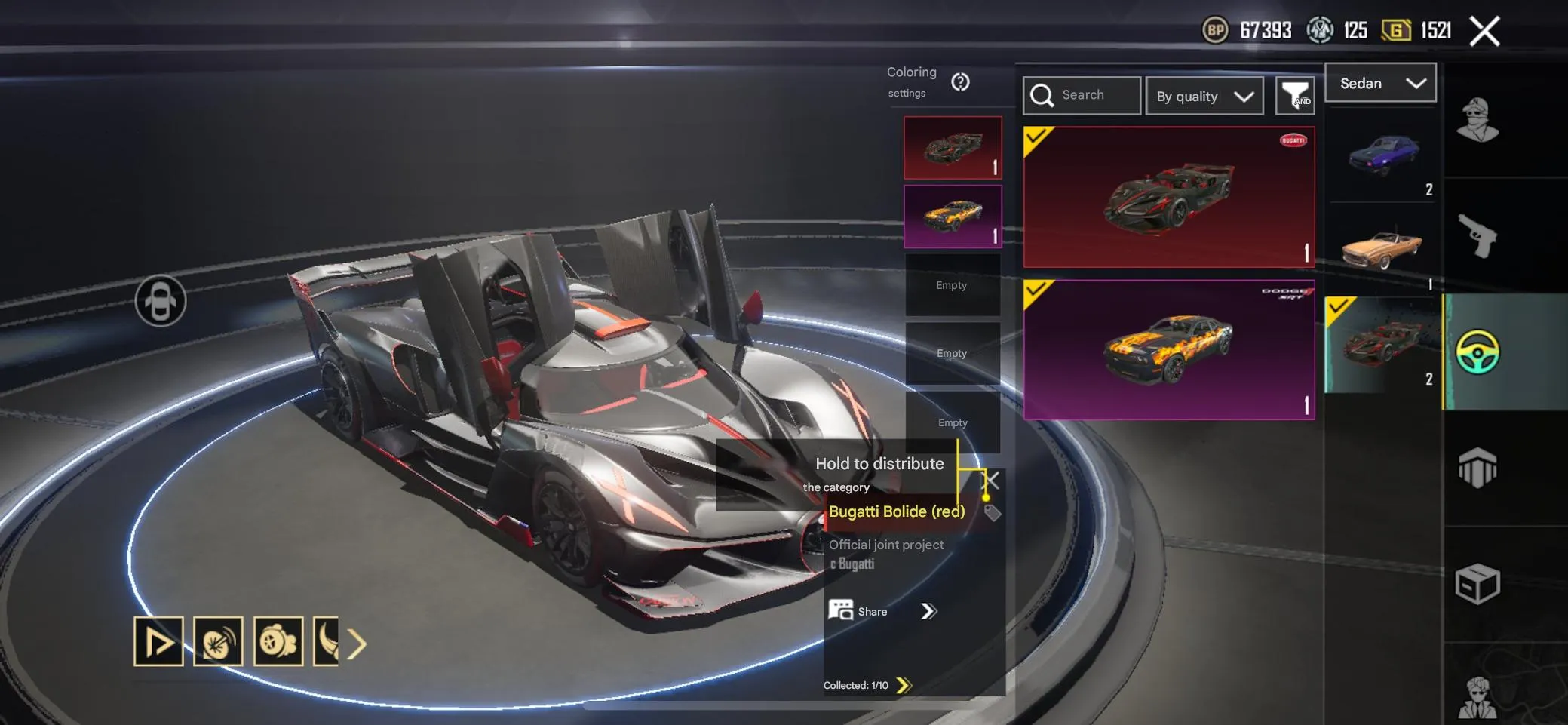Open Coloring settings help icon
Viewport: 1568px width, 725px height.
[961, 83]
